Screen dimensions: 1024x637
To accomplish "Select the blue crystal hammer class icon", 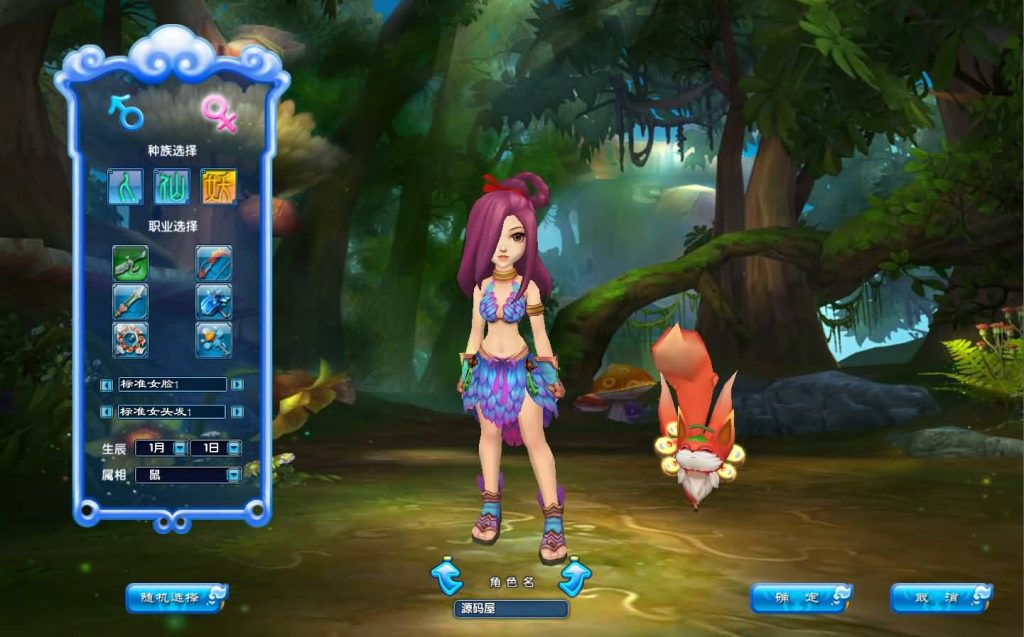I will click(x=214, y=301).
